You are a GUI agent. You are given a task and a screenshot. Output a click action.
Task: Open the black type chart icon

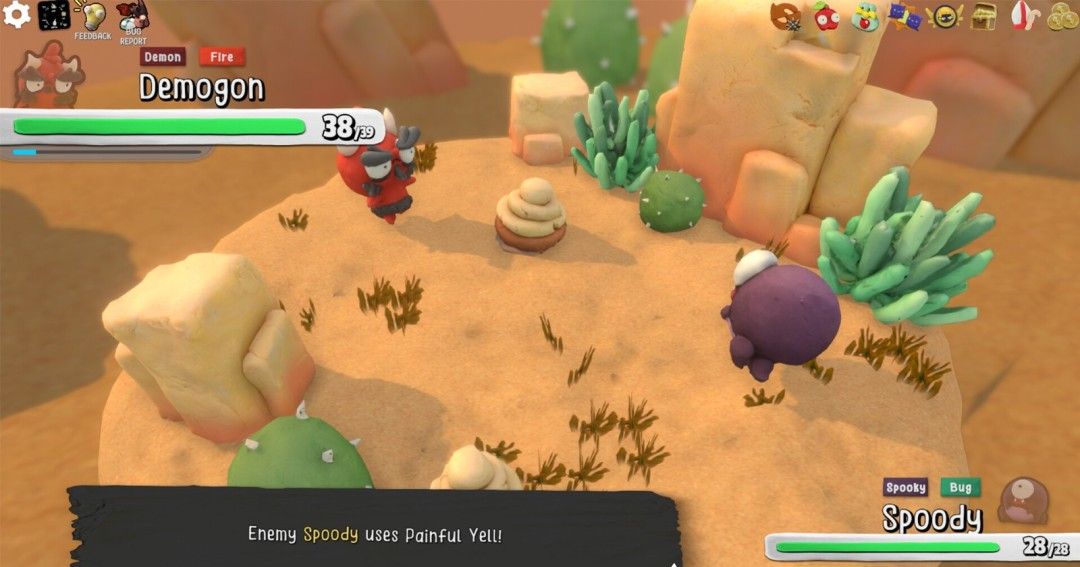coord(54,15)
